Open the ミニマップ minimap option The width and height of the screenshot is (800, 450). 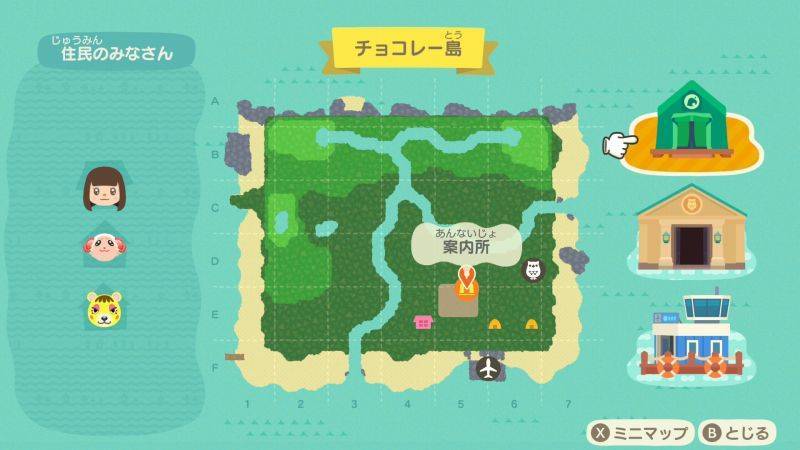[640, 433]
